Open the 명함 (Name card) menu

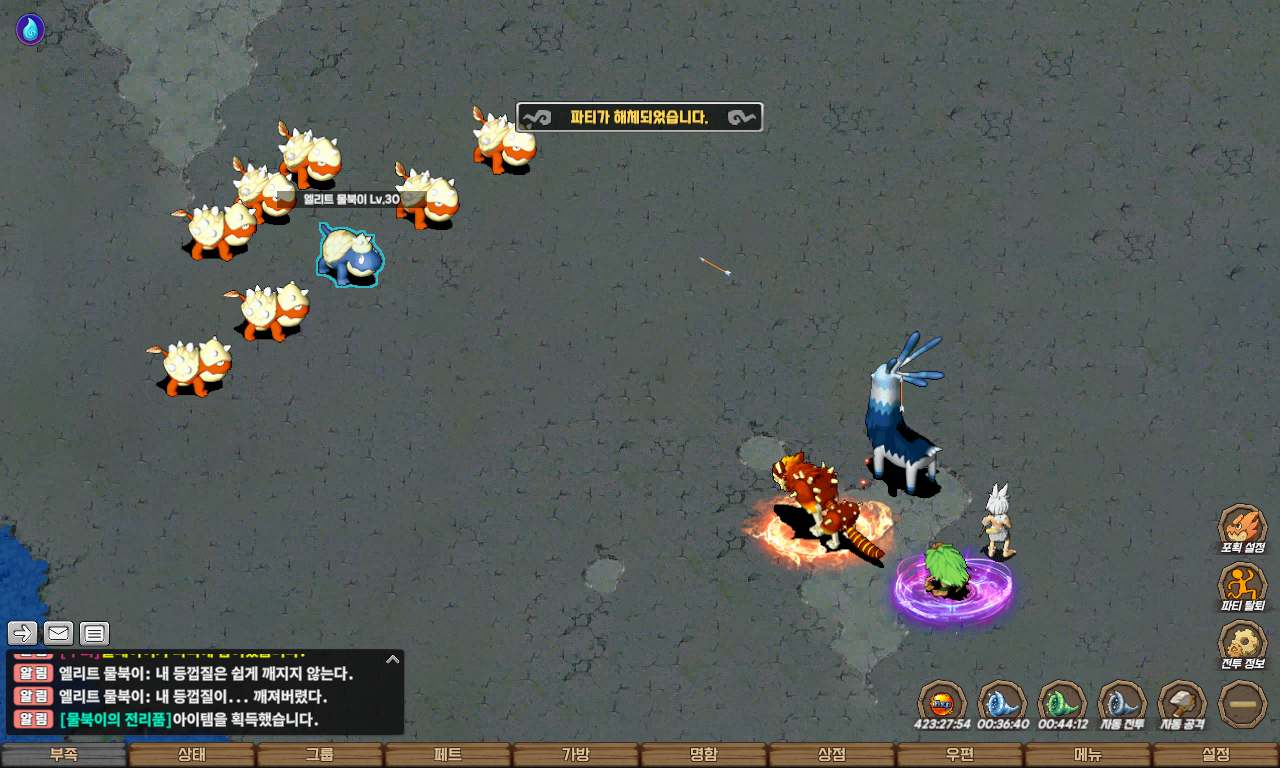703,755
